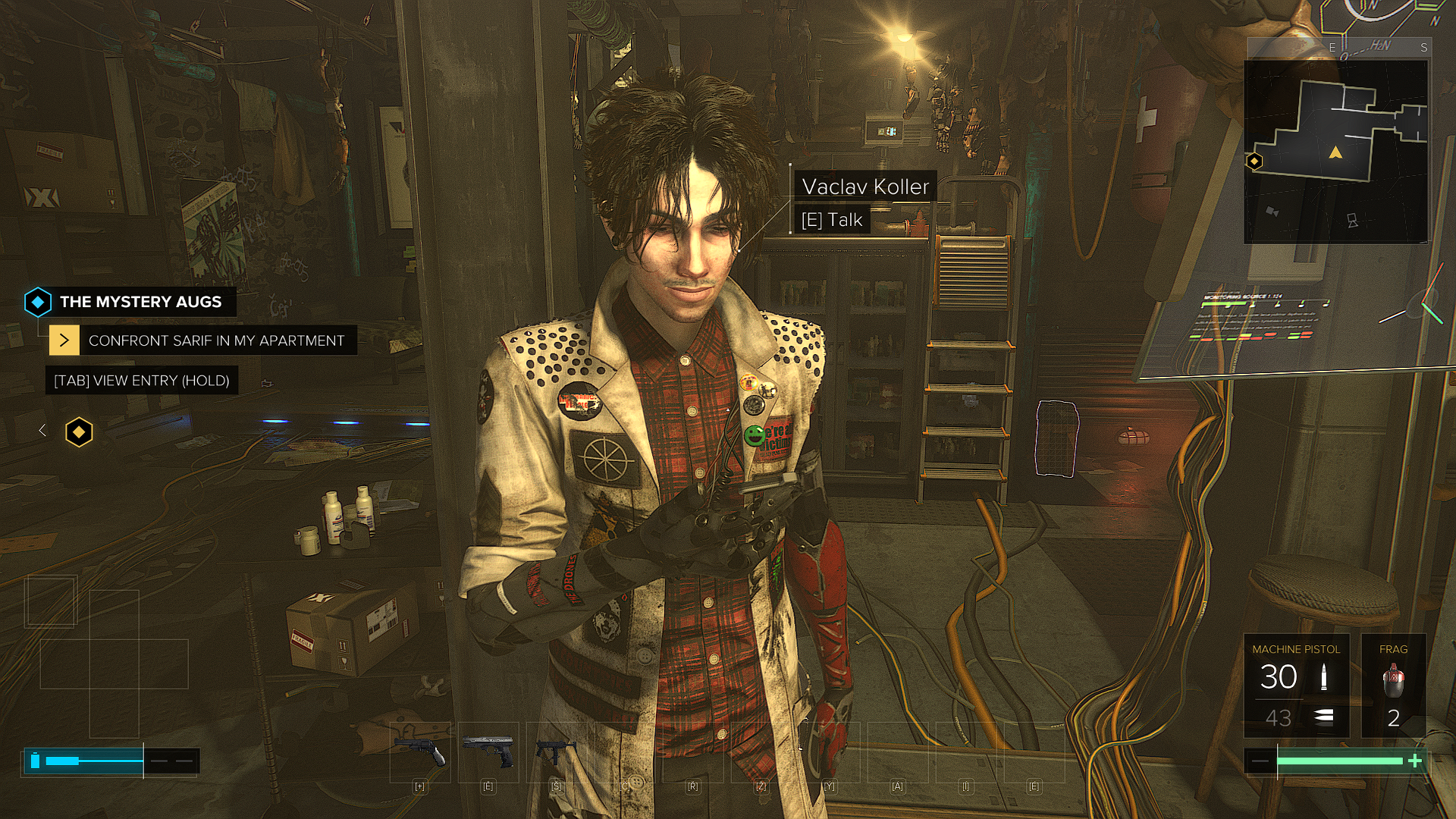Select the frag grenade slot

tap(1393, 685)
